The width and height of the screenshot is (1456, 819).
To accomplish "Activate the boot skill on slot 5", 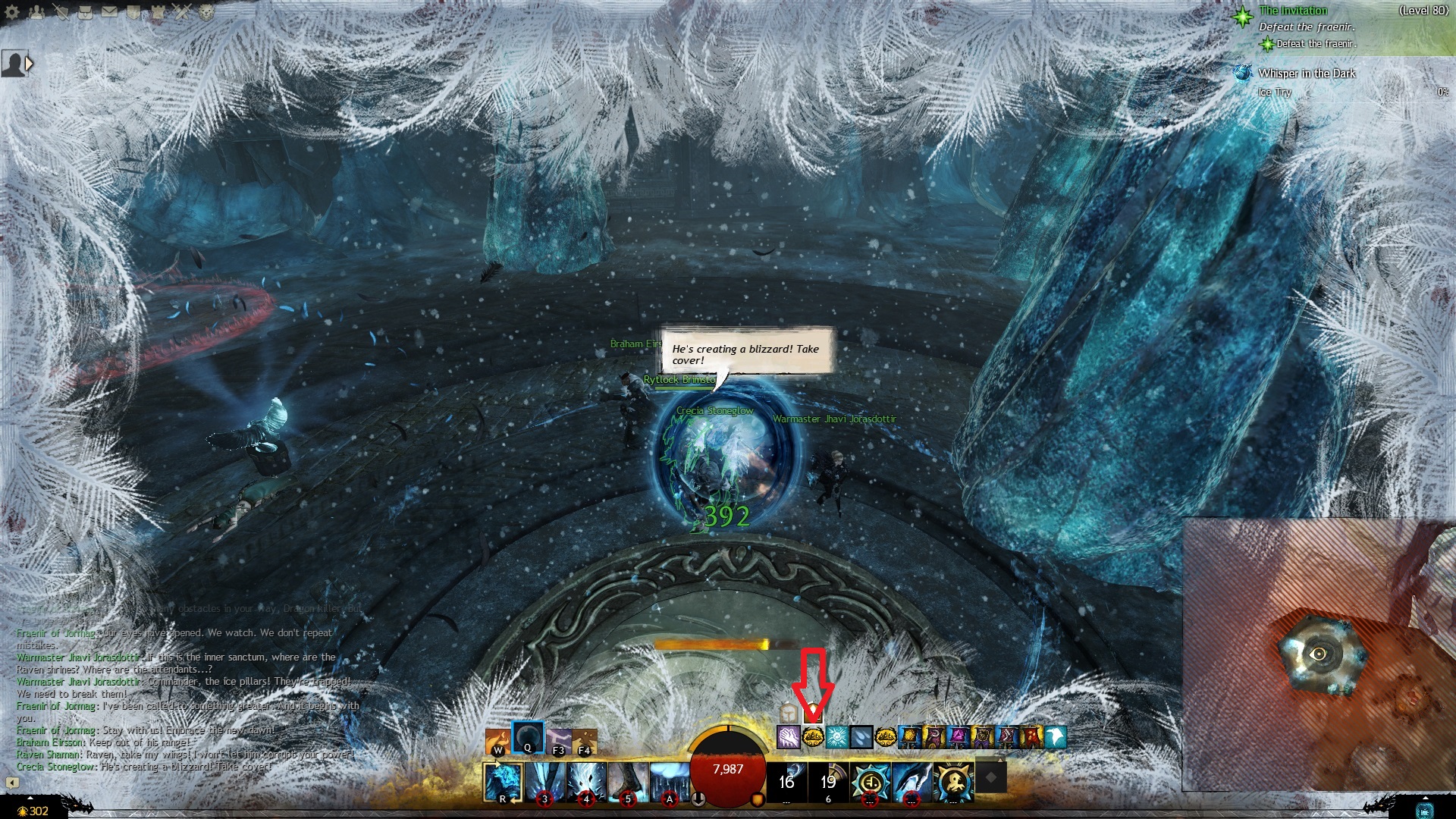I will (628, 782).
